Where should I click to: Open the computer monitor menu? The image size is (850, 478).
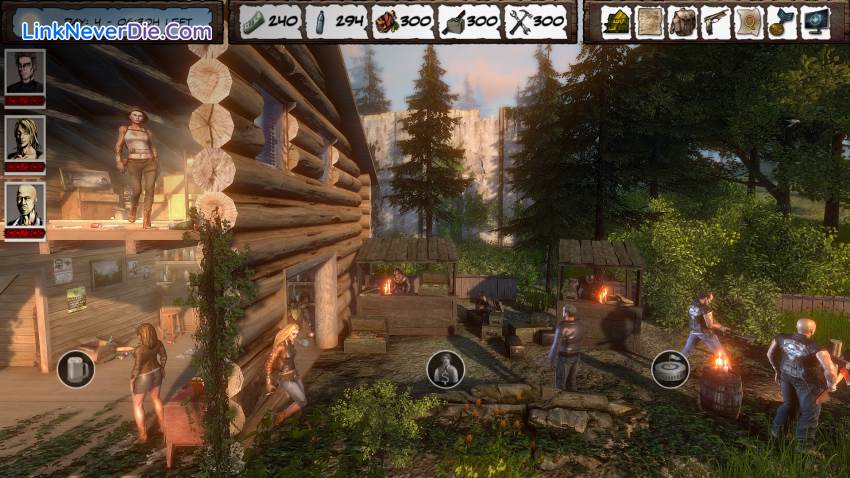coord(815,21)
